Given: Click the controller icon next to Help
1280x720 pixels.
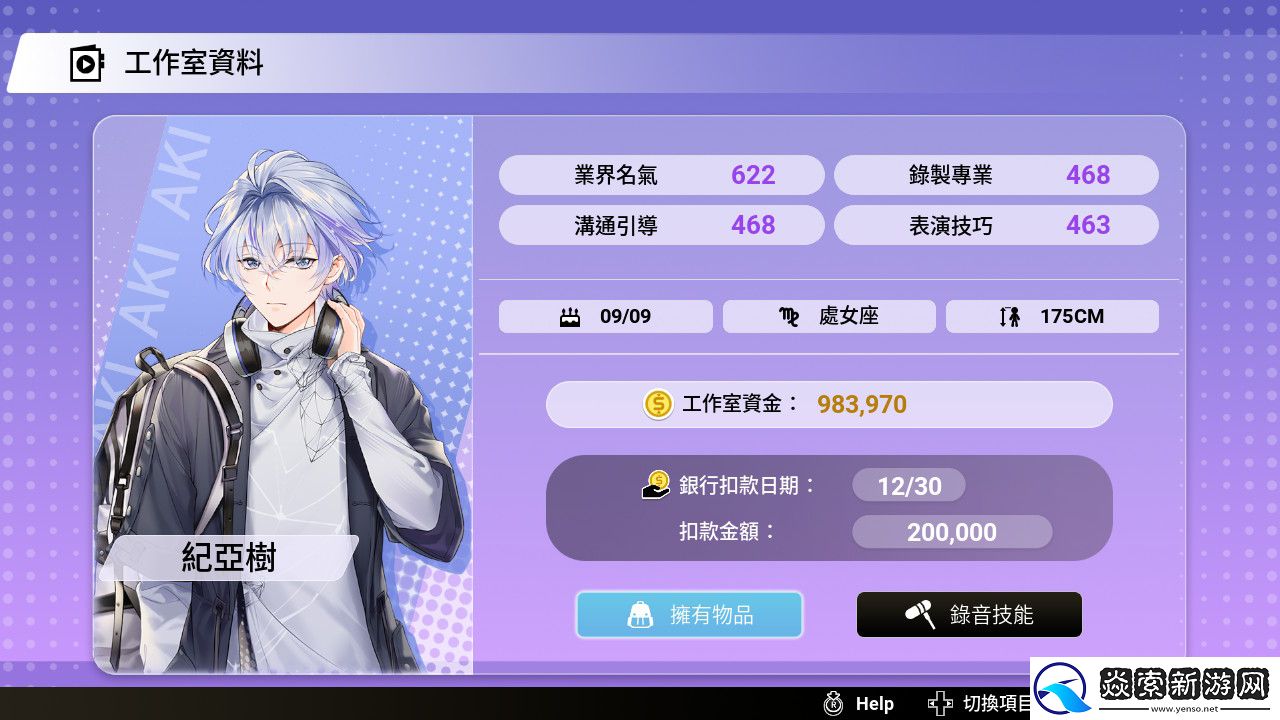Looking at the screenshot, I should tap(831, 703).
